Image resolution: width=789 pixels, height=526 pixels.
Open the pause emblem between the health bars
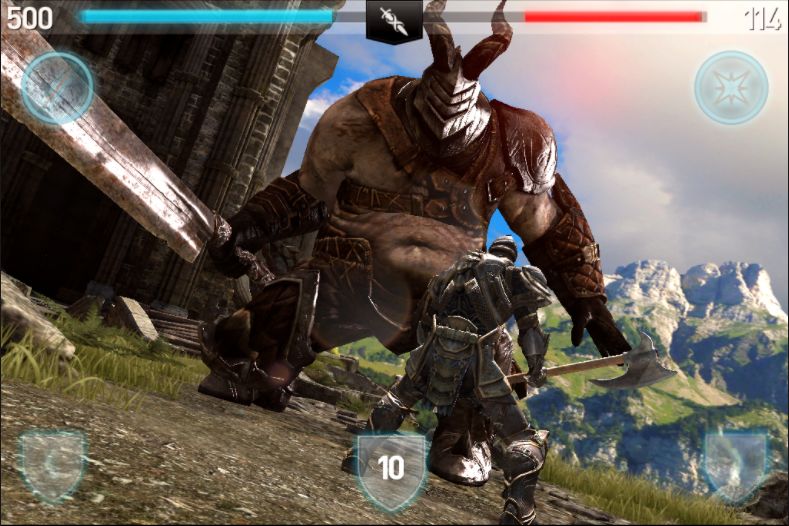click(x=394, y=22)
